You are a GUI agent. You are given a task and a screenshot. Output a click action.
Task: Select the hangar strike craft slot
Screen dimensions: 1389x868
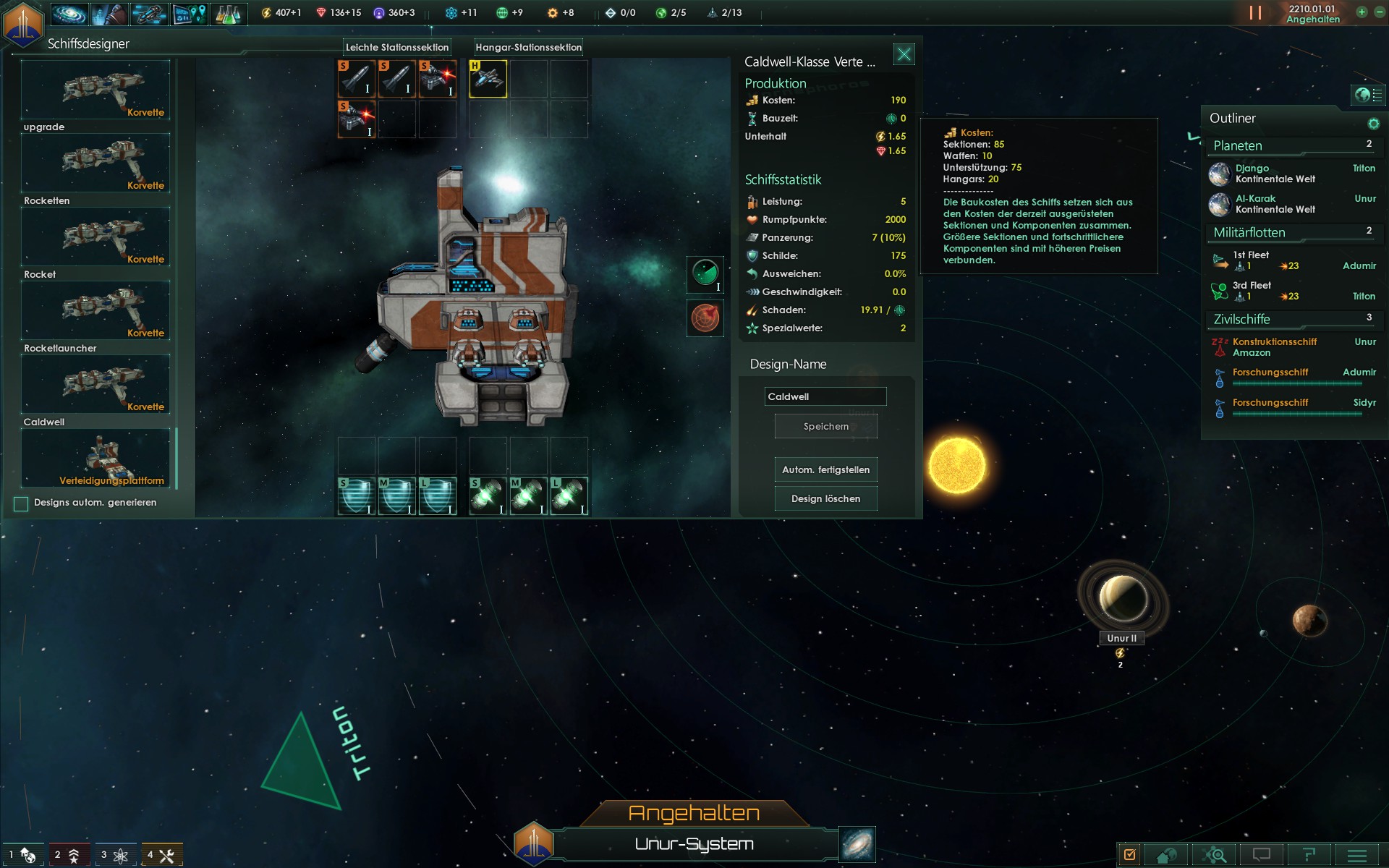[488, 78]
